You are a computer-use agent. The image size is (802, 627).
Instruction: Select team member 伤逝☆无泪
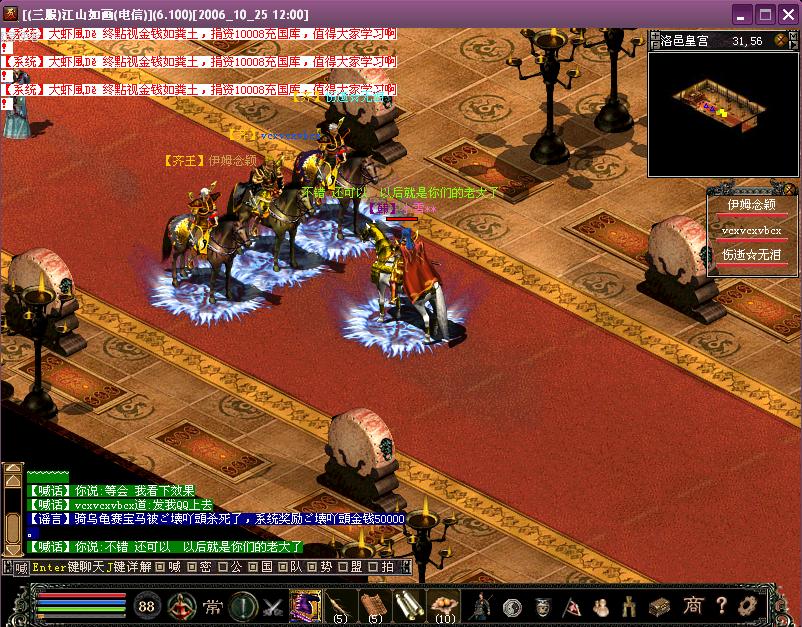coord(751,255)
